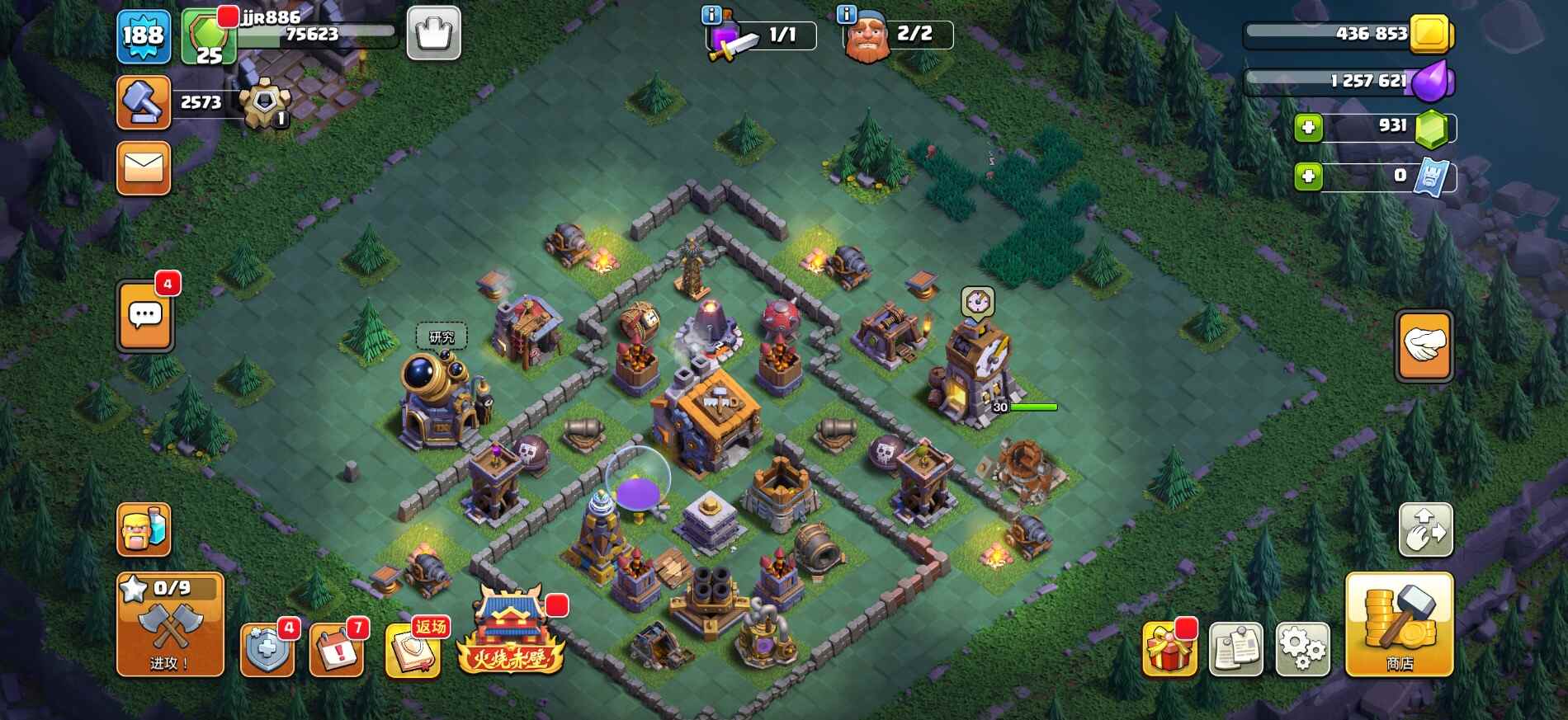Open the layout editor hand-arrows button

pos(1425,529)
